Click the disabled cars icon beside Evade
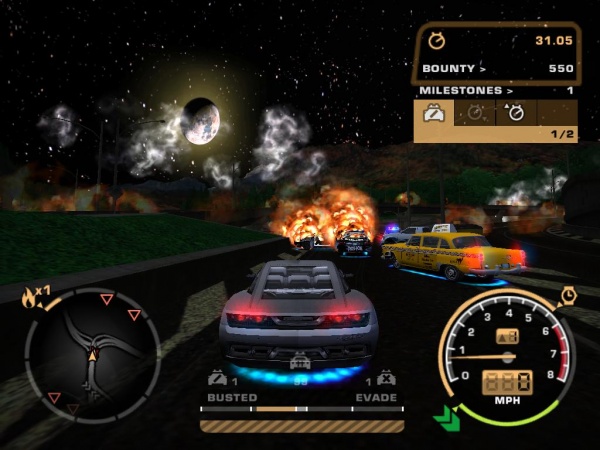600x450 pixels. click(387, 380)
